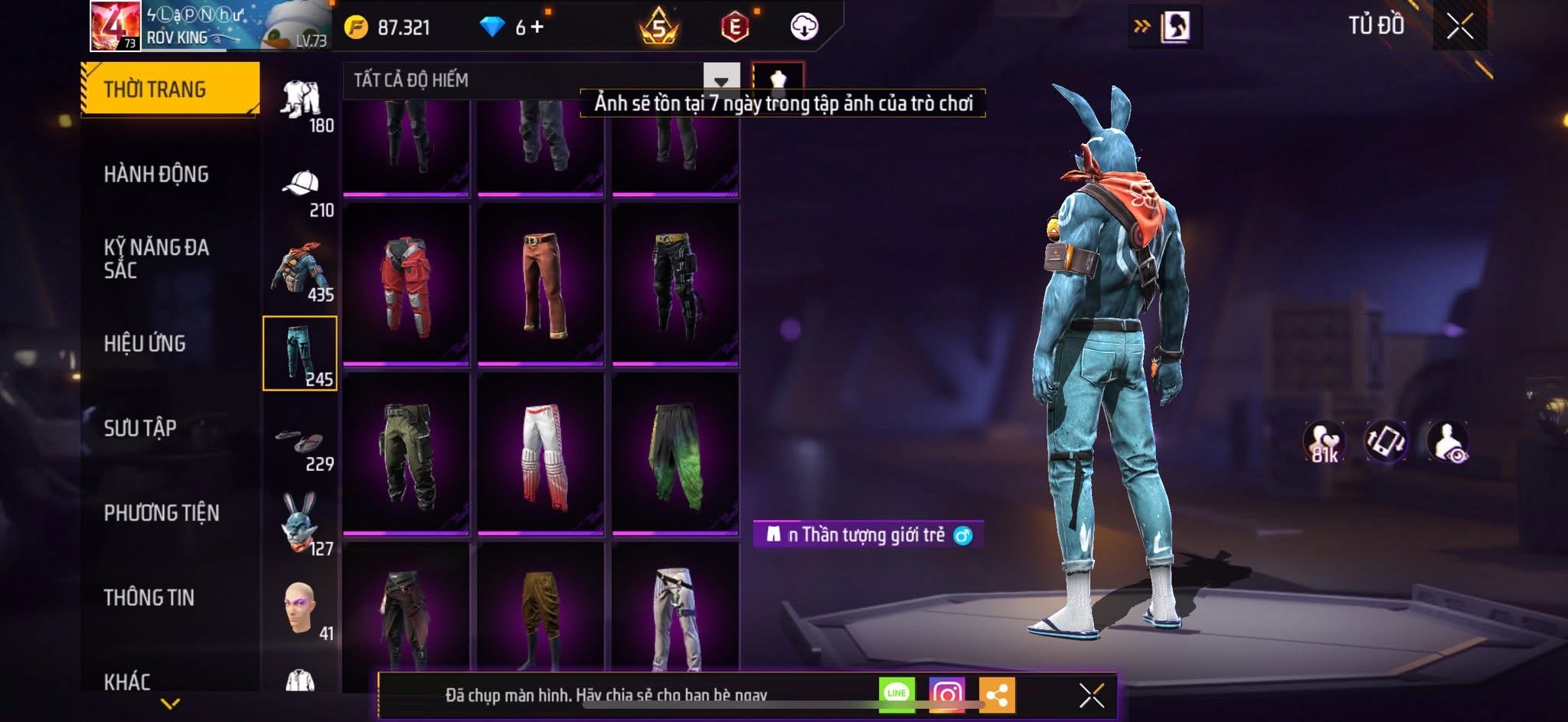Pick the green gradient baggy pants
This screenshot has height=722, width=1568.
tap(675, 455)
